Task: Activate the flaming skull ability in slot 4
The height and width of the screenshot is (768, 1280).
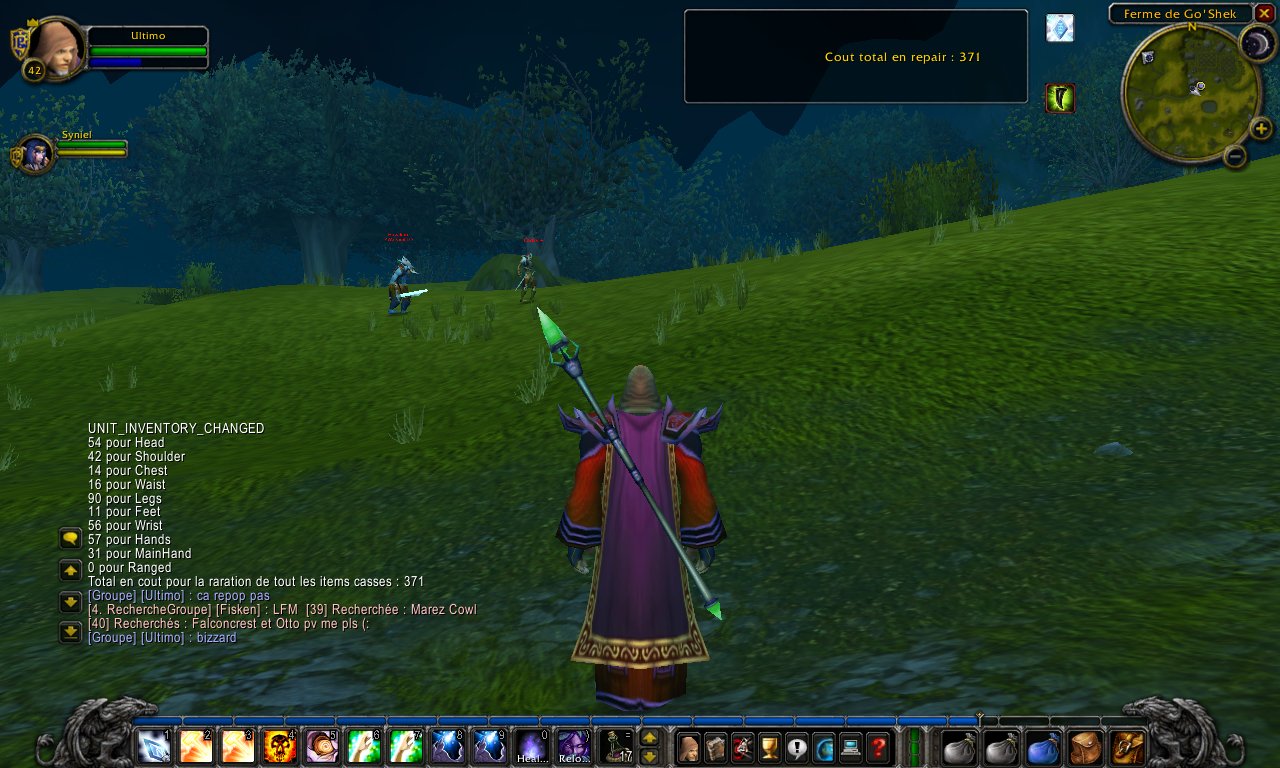Action: 279,746
